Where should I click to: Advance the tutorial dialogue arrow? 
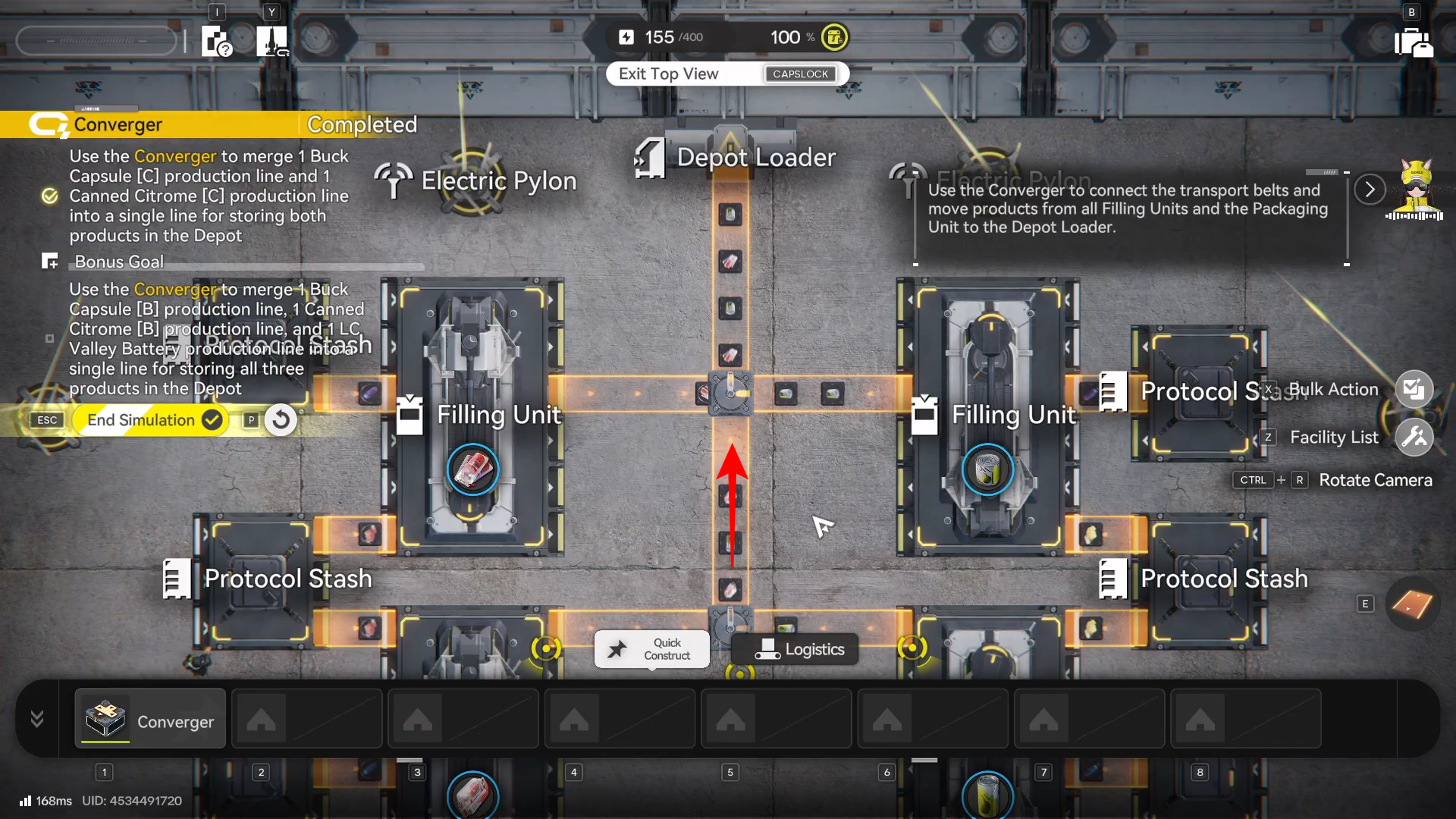click(1370, 190)
